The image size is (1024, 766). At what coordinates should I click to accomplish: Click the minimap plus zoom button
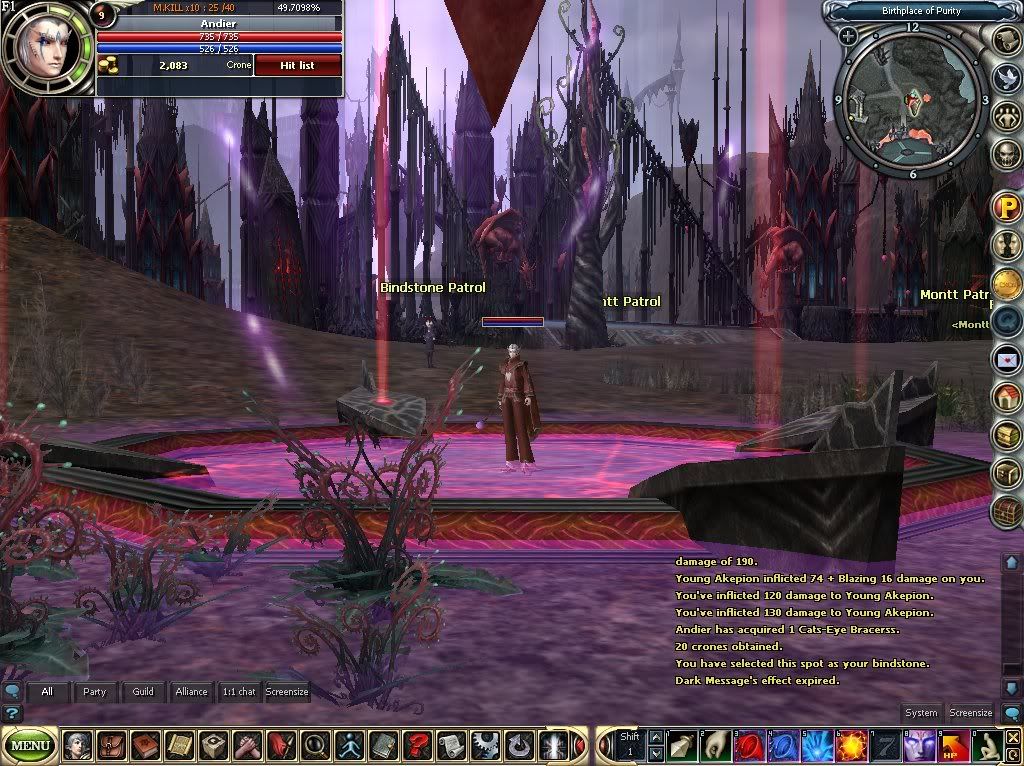[848, 37]
